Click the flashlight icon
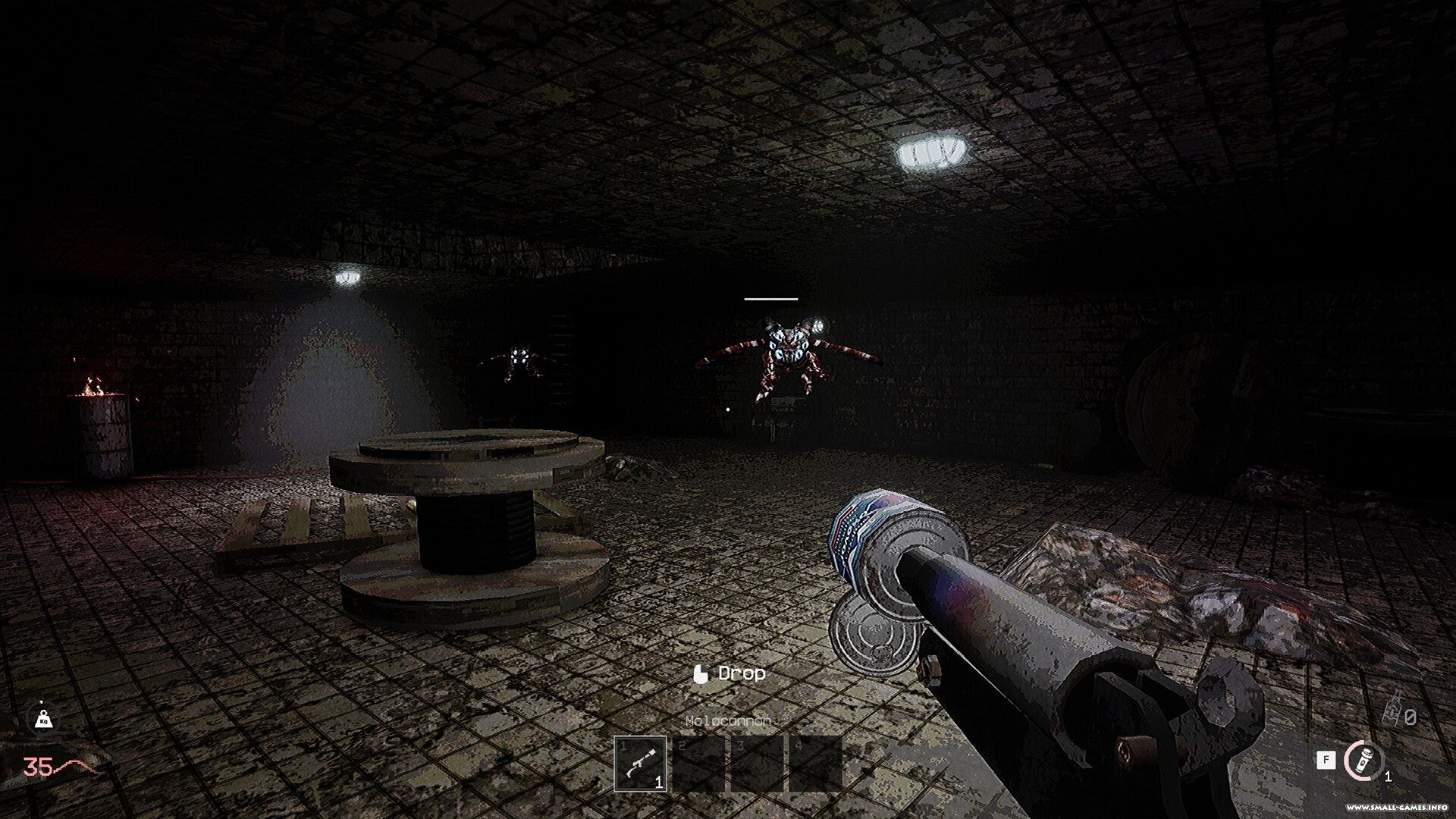Screen dimensions: 1456x819 tap(1363, 760)
